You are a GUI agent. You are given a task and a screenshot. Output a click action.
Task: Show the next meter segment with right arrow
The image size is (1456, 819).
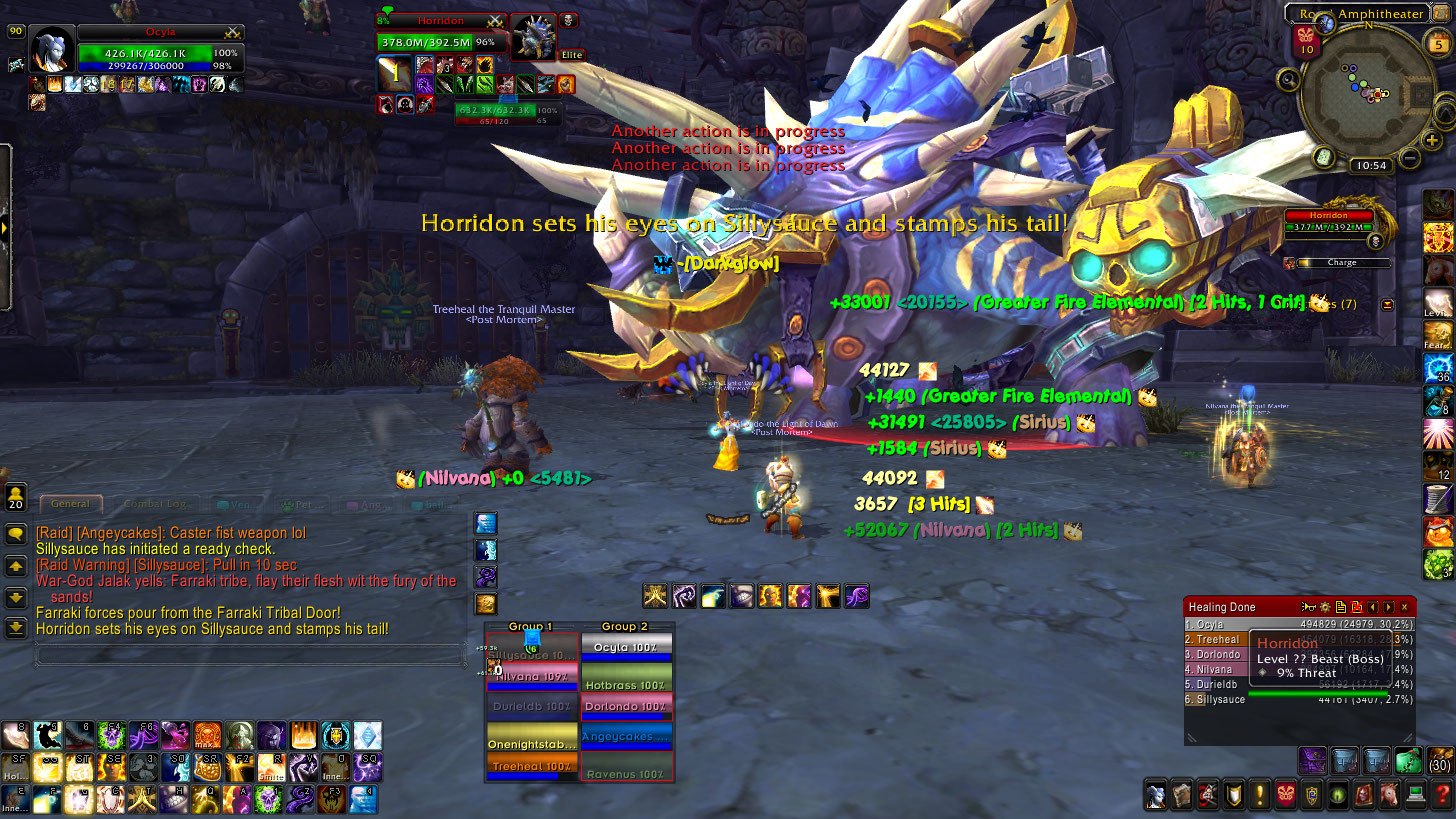tap(1389, 607)
